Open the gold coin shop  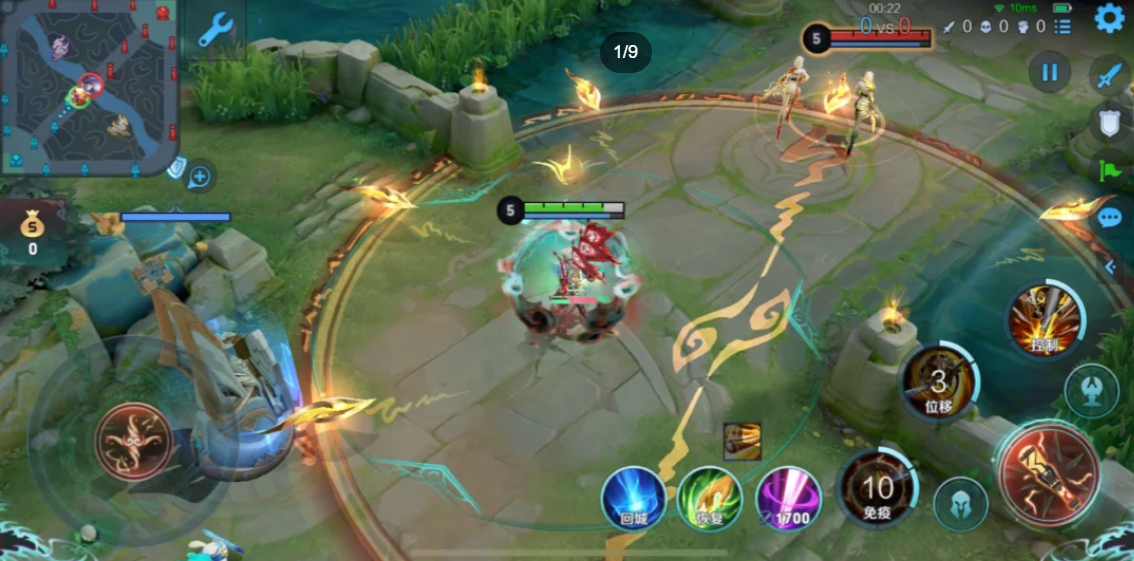pos(32,229)
